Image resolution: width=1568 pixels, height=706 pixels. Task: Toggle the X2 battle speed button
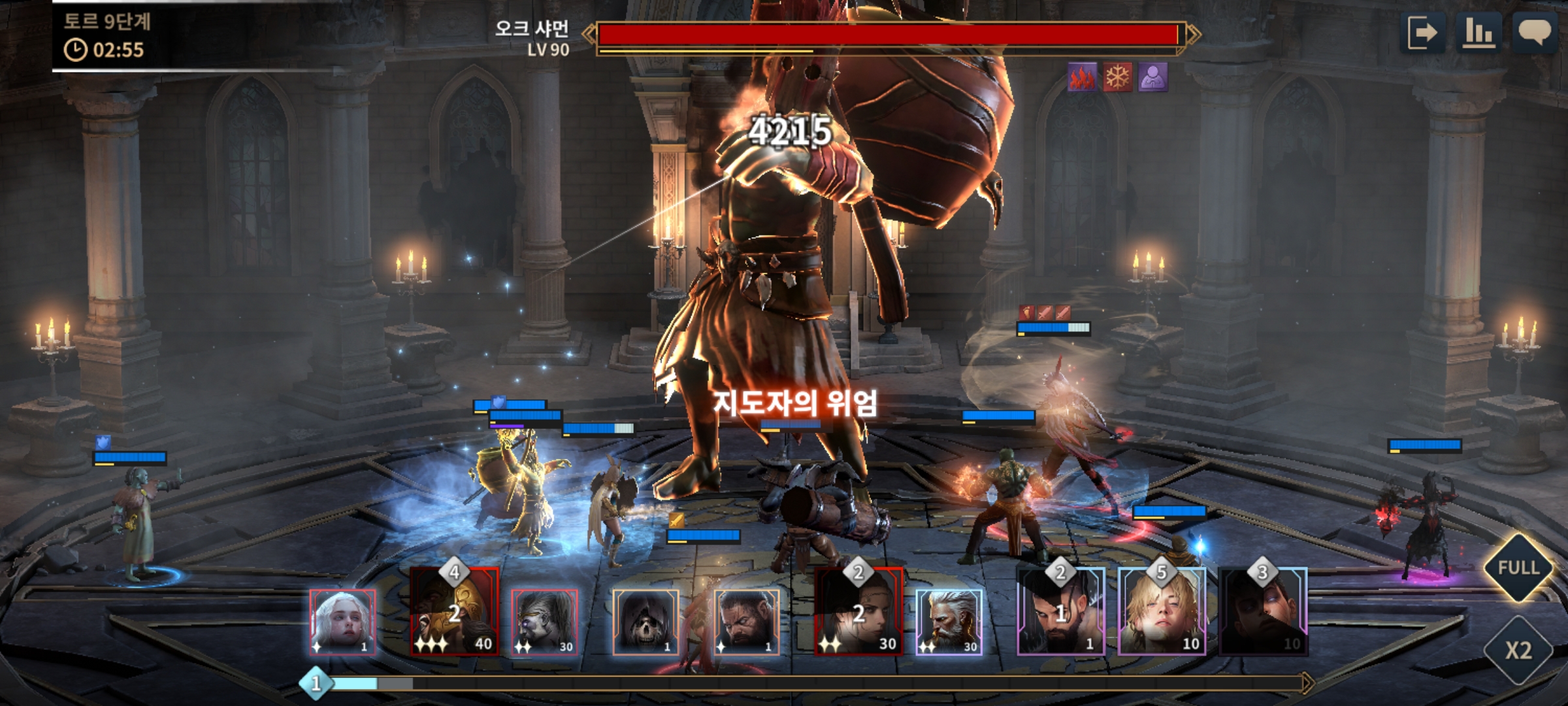coord(1518,650)
